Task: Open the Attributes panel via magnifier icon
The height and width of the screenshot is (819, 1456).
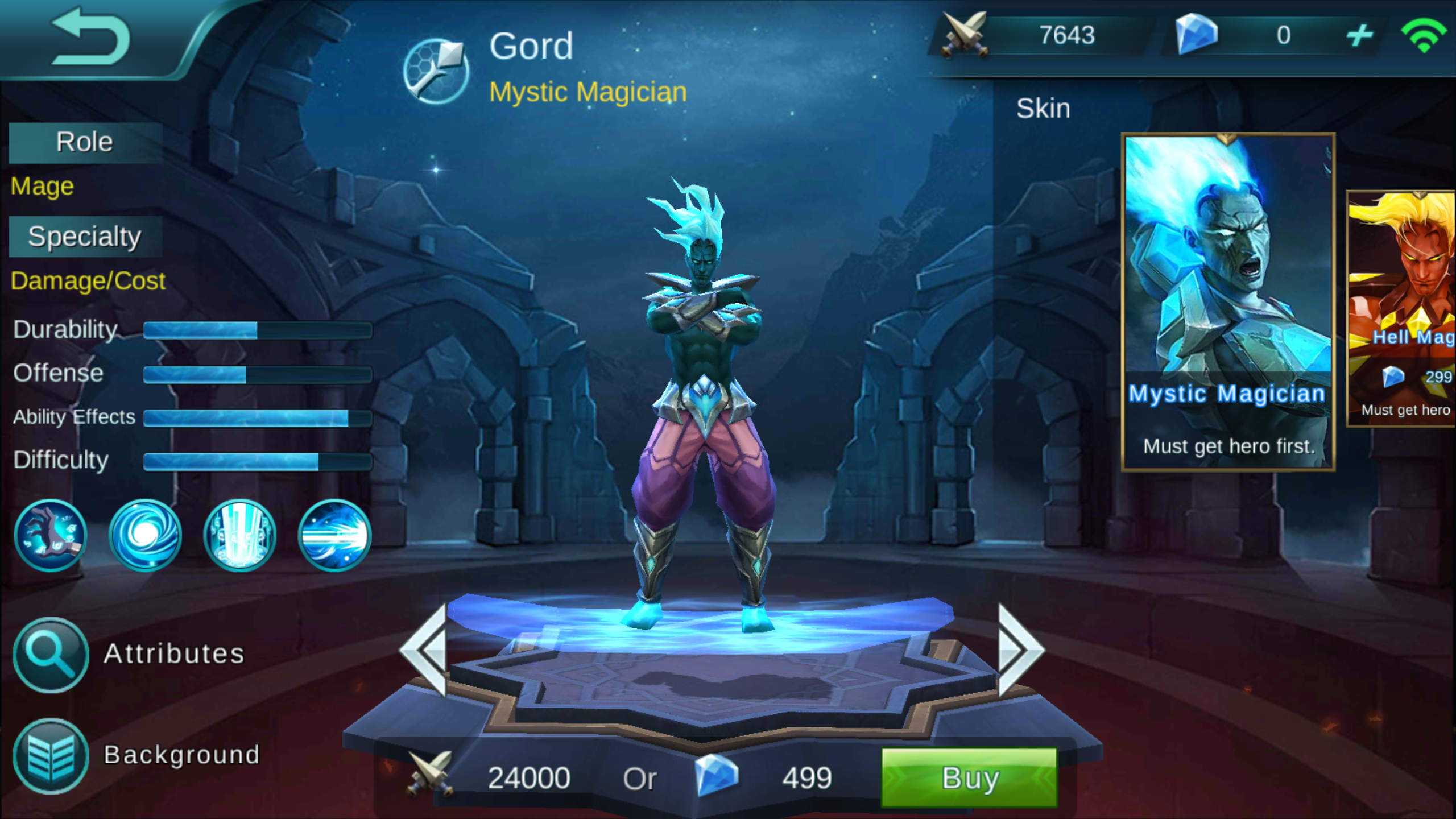Action: click(50, 654)
